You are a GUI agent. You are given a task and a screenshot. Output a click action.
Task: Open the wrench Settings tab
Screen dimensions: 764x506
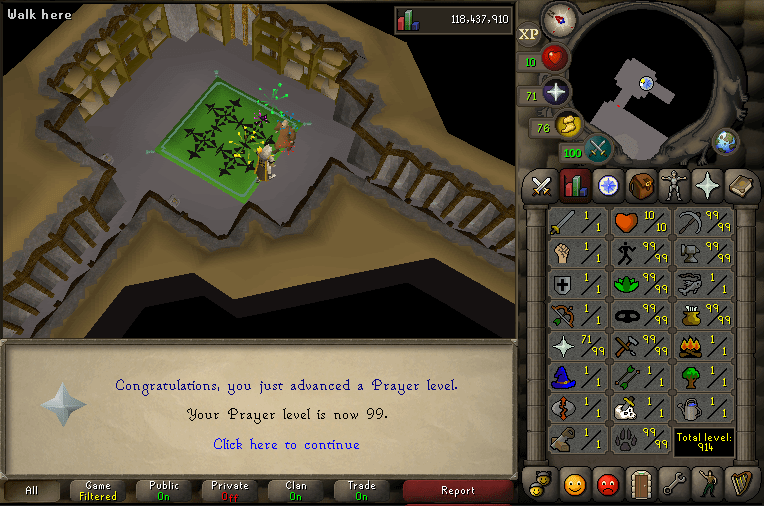coord(673,482)
